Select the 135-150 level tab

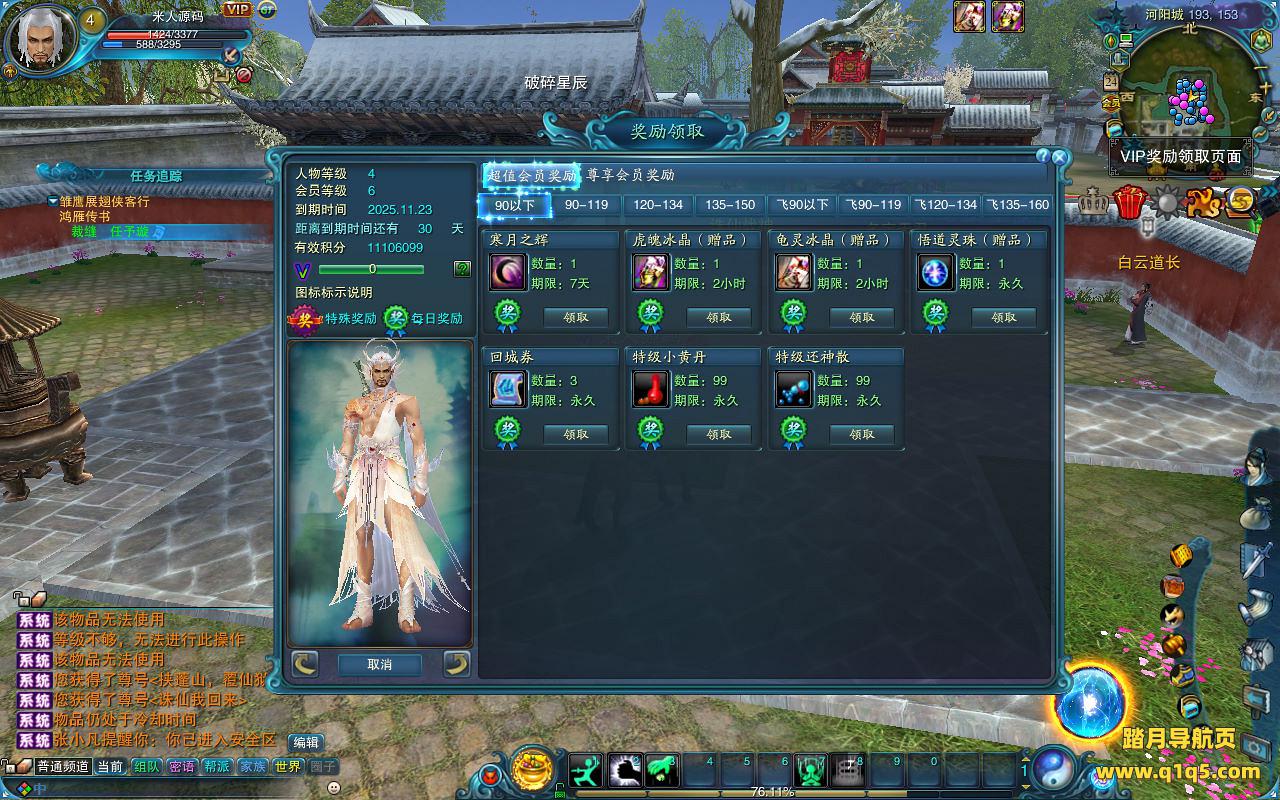pos(730,205)
